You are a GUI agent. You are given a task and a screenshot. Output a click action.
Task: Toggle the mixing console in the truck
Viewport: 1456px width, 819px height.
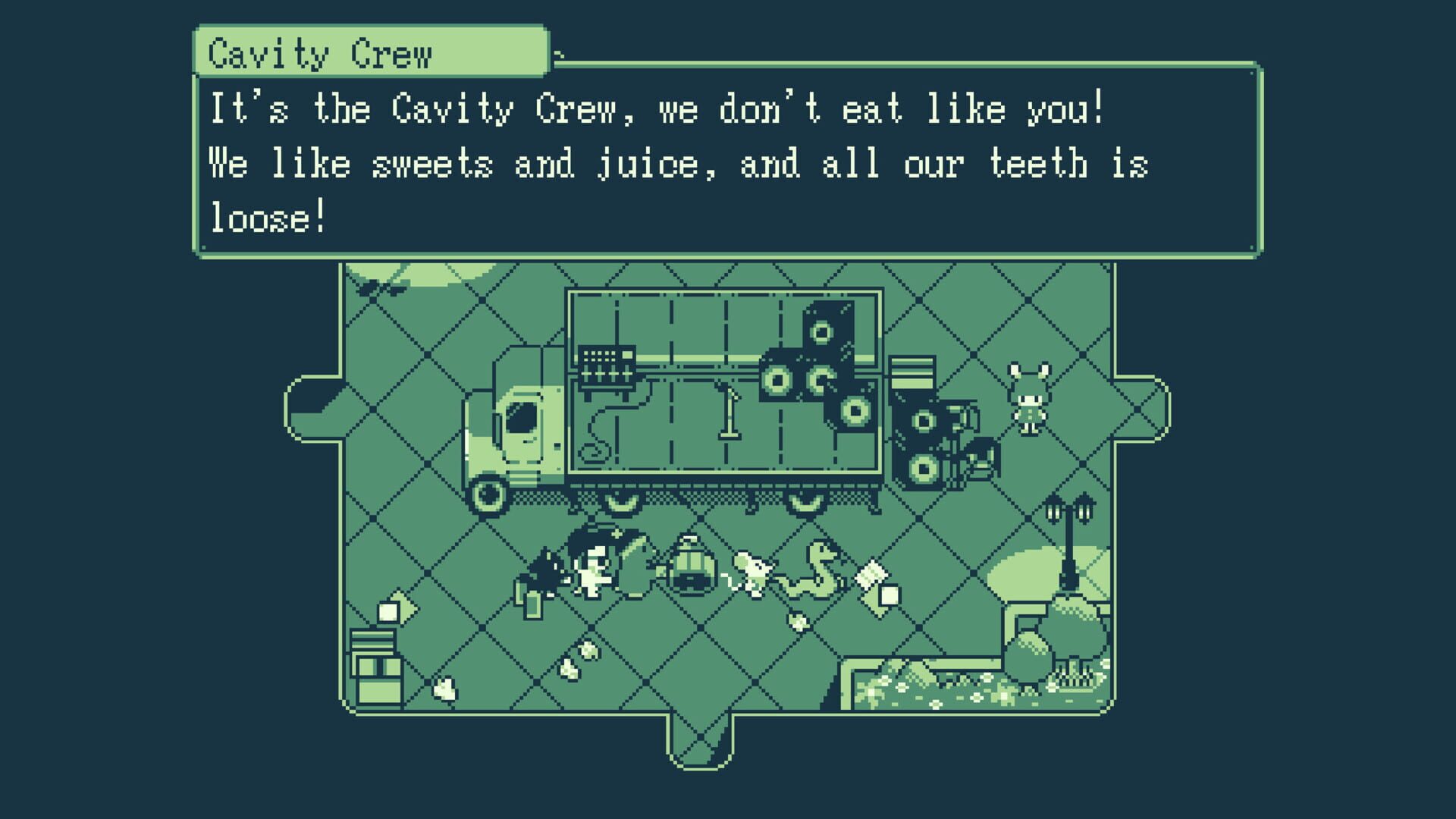[x=606, y=369]
